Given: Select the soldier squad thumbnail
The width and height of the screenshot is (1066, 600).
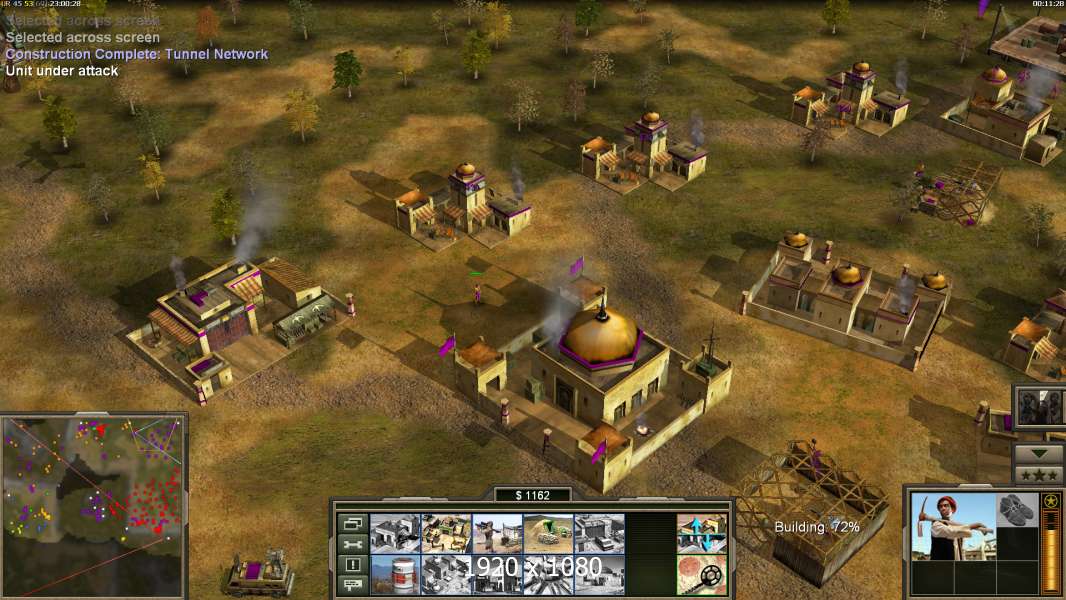Looking at the screenshot, I should pos(1040,407).
